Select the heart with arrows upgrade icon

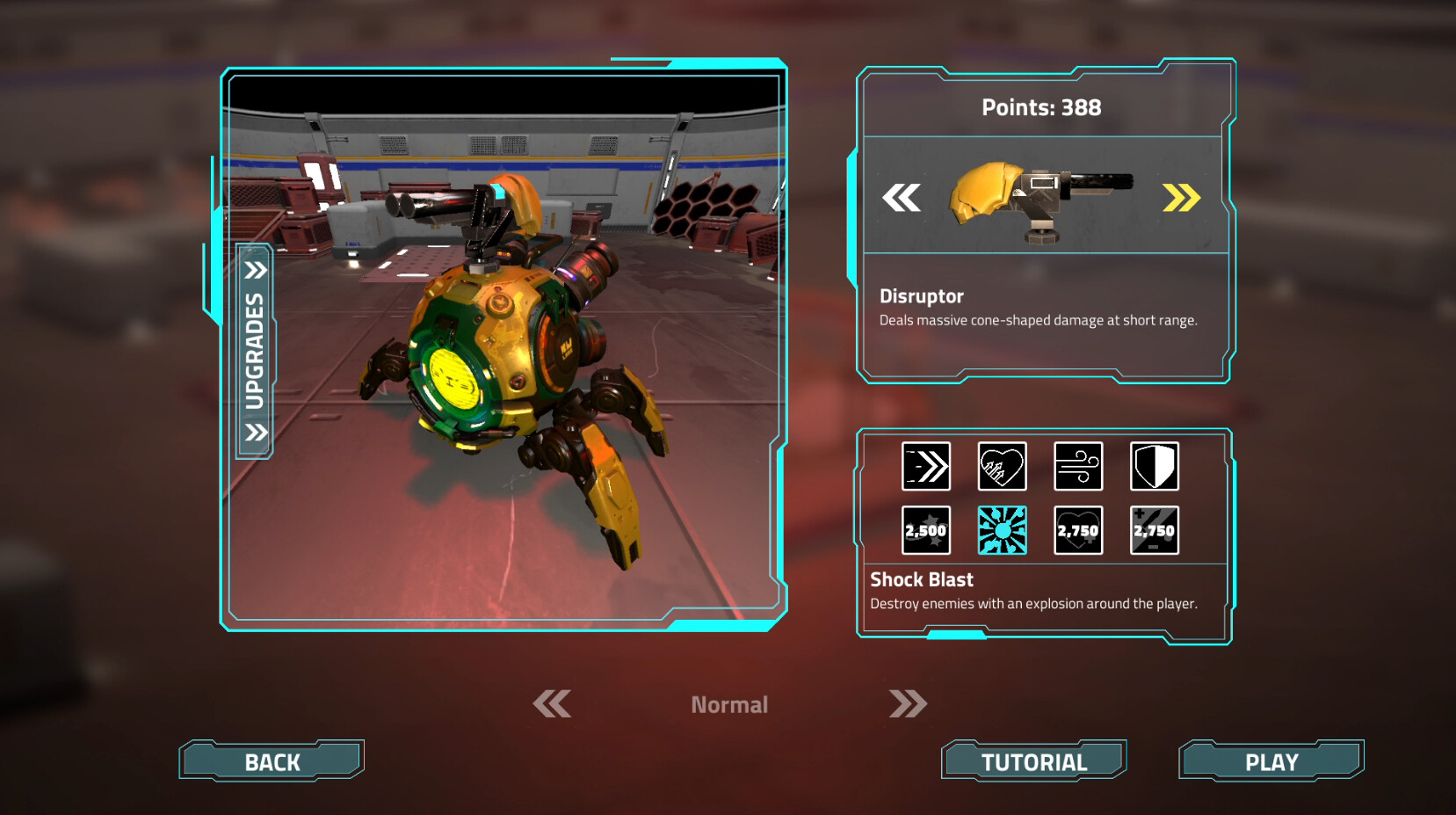[1002, 466]
